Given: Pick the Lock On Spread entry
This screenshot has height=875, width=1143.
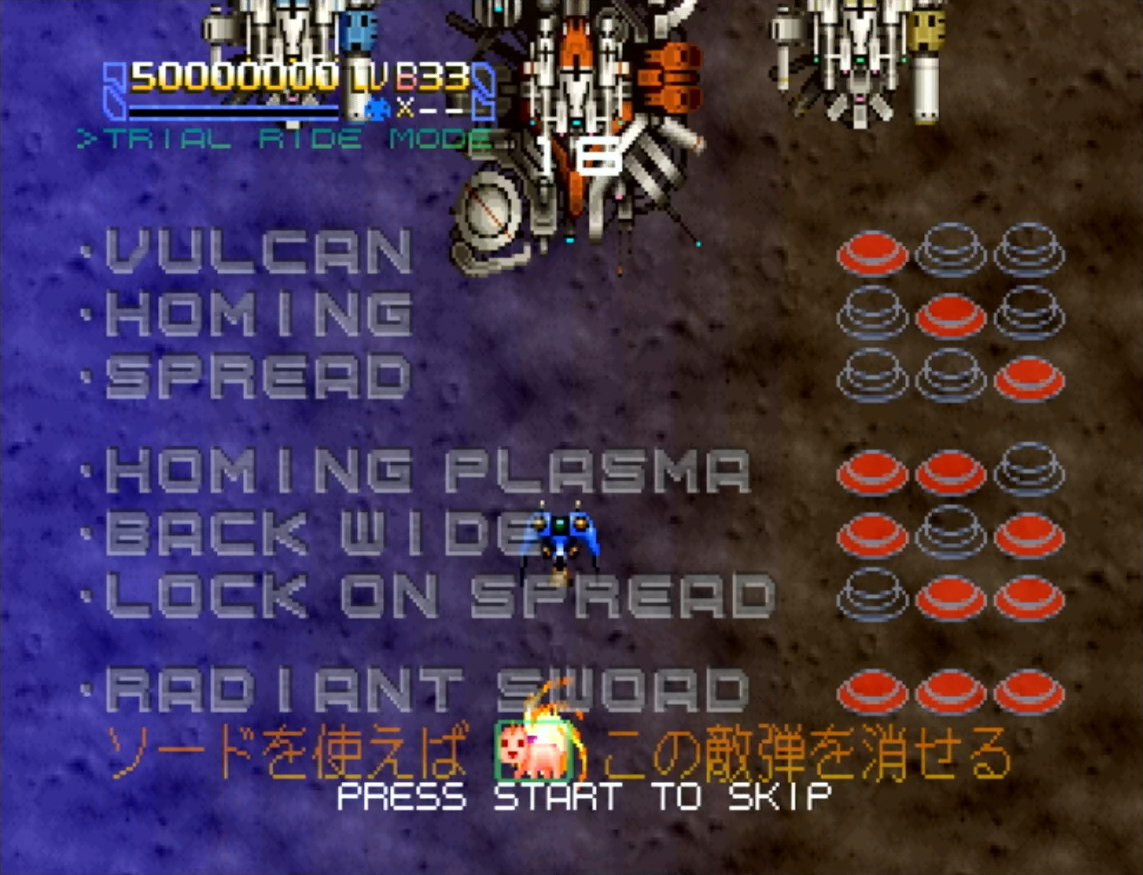Looking at the screenshot, I should point(439,596).
